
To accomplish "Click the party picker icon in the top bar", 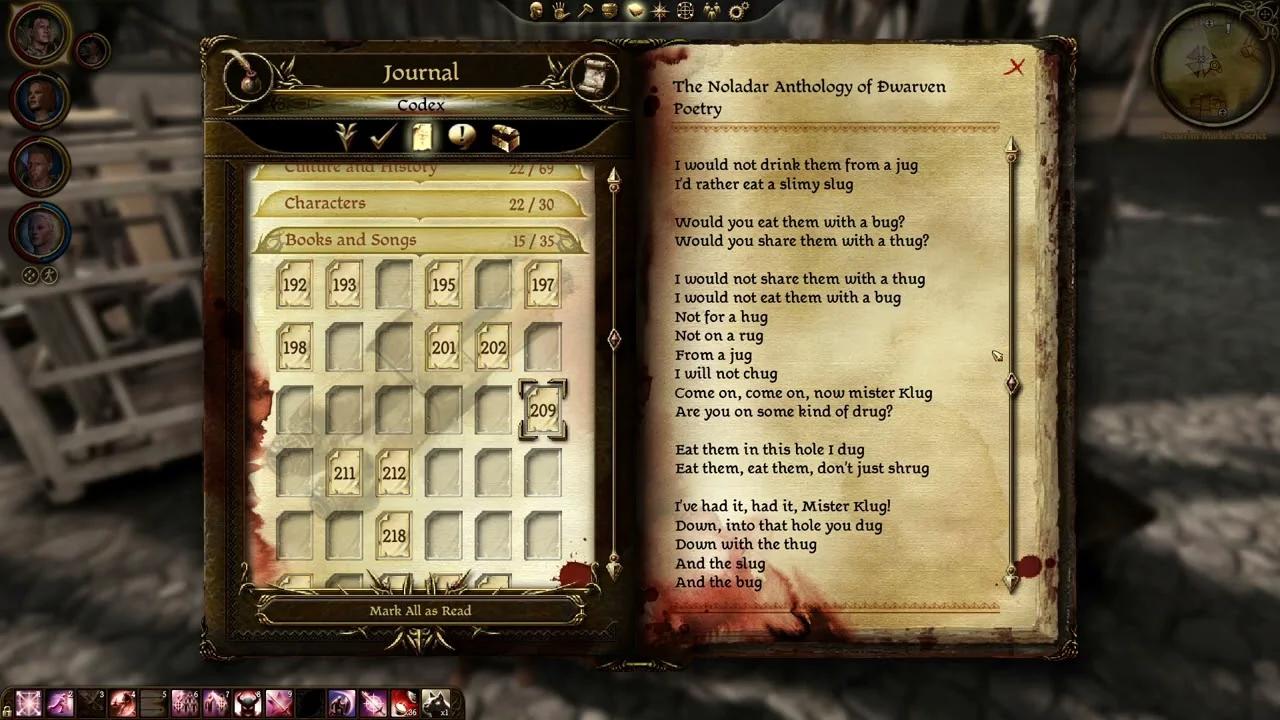I will point(712,11).
